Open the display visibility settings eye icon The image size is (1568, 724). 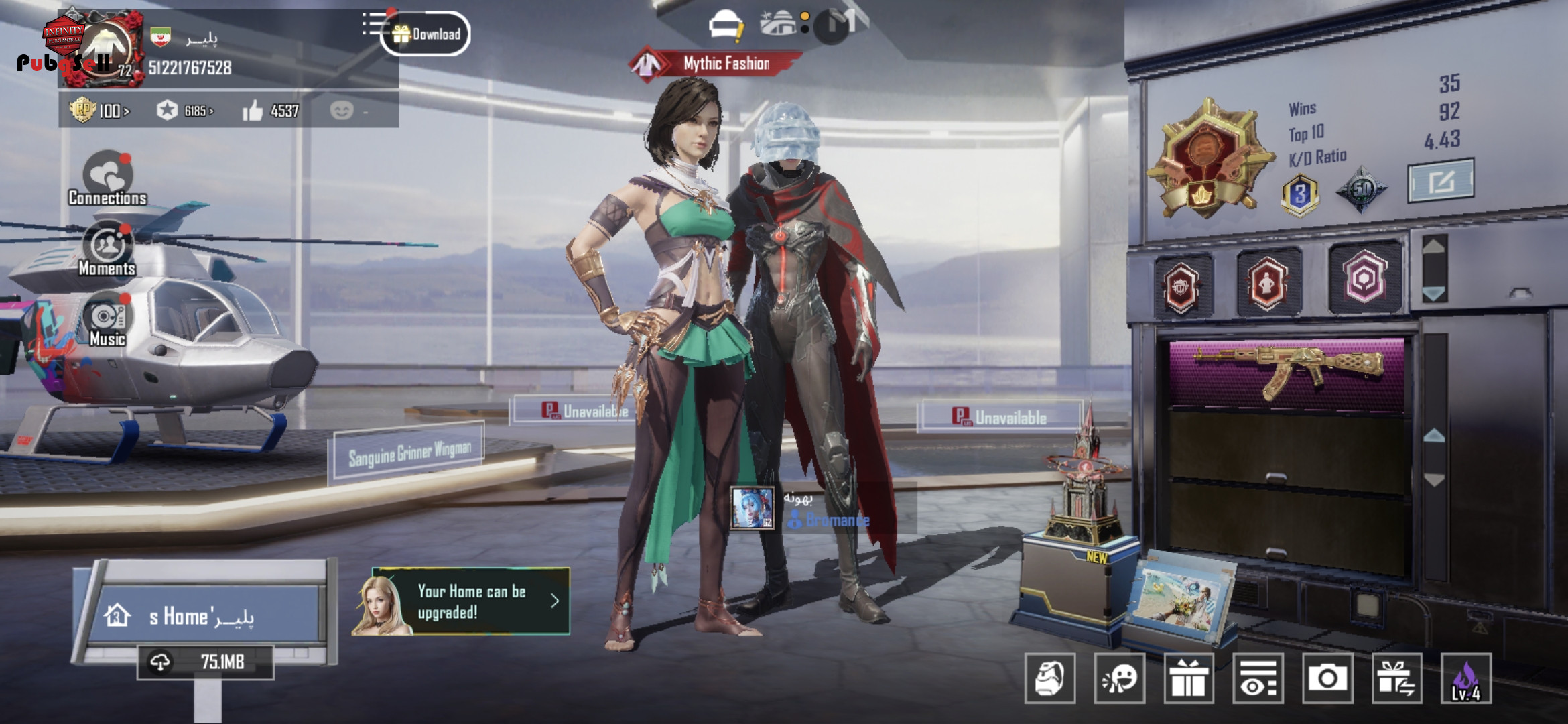tap(1258, 678)
